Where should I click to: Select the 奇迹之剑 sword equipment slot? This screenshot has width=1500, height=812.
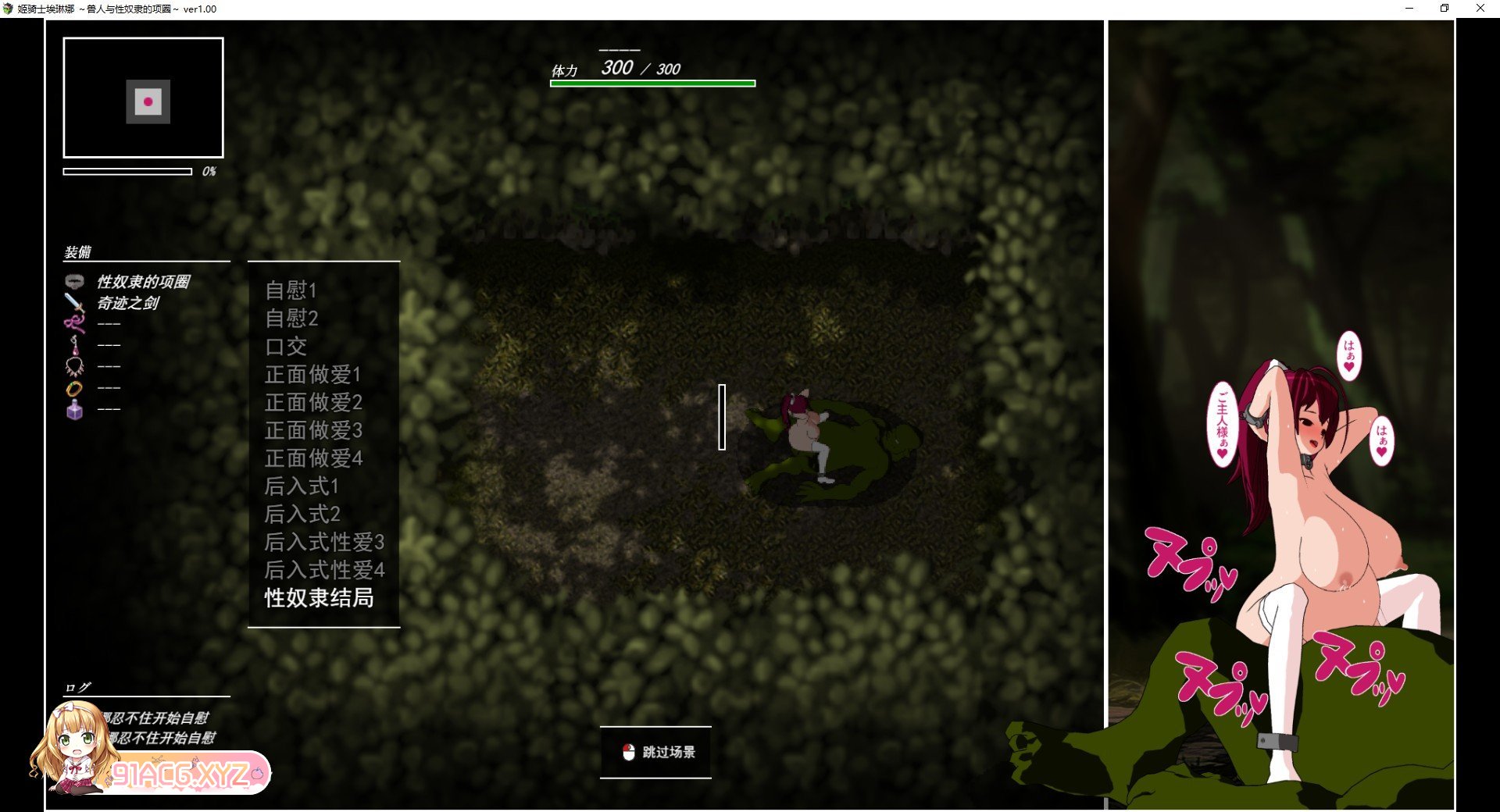coord(127,303)
